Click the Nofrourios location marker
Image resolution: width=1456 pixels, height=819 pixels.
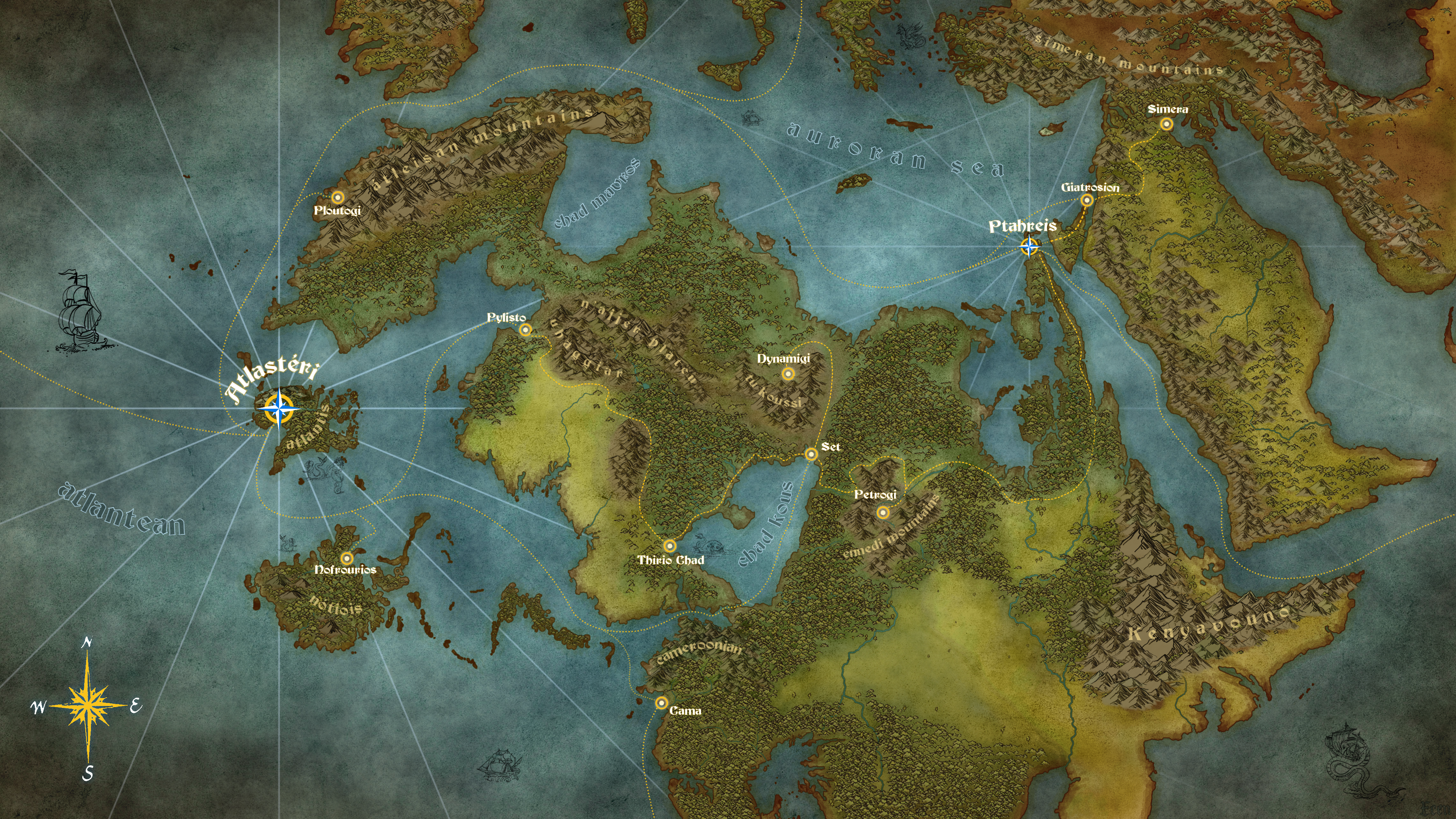click(347, 559)
